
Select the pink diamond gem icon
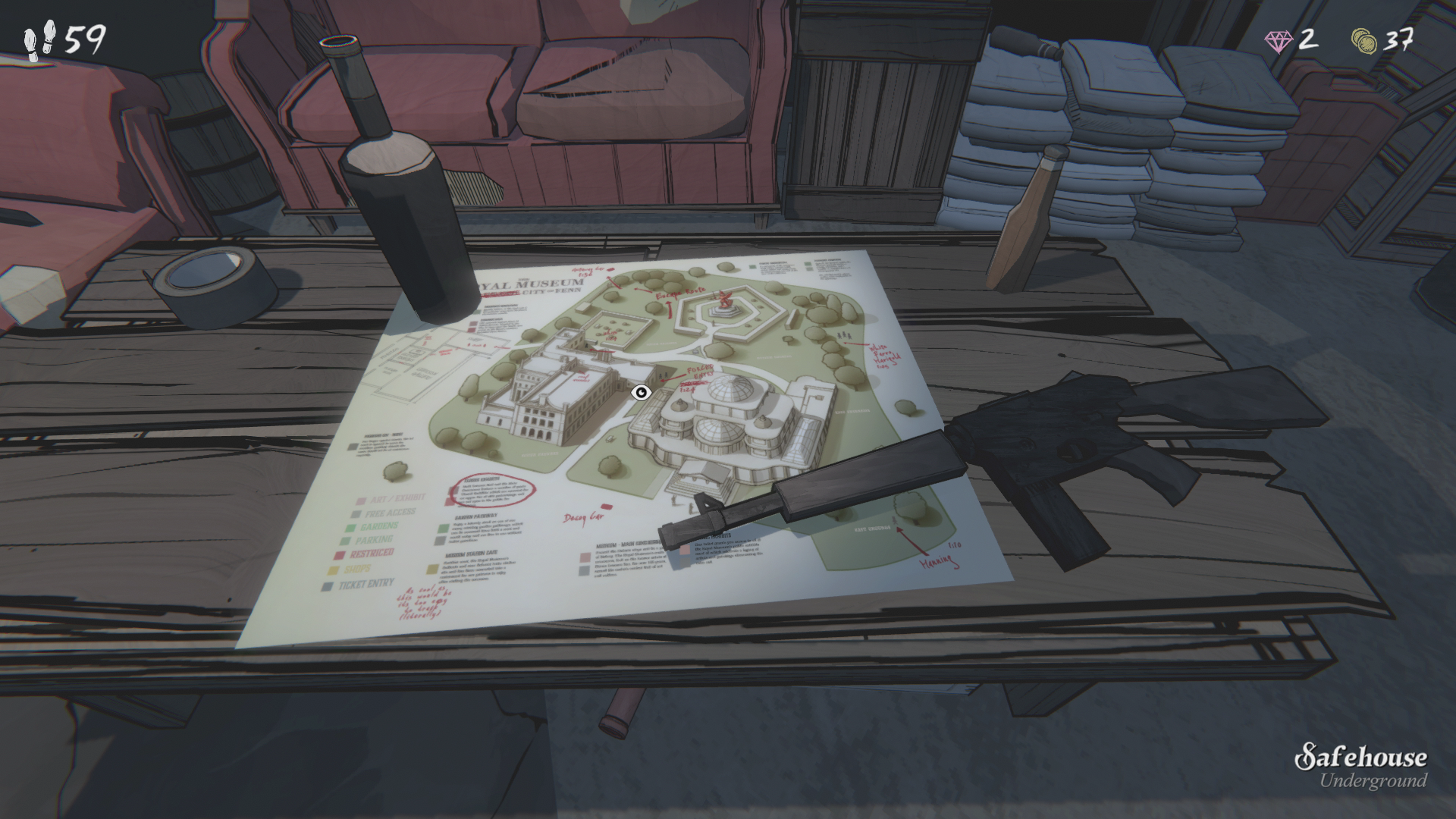1280,42
